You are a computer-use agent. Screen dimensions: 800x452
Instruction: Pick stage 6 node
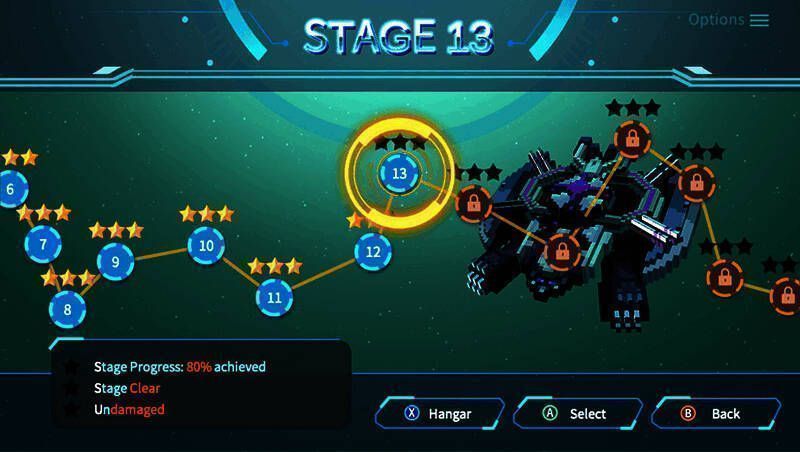11,189
